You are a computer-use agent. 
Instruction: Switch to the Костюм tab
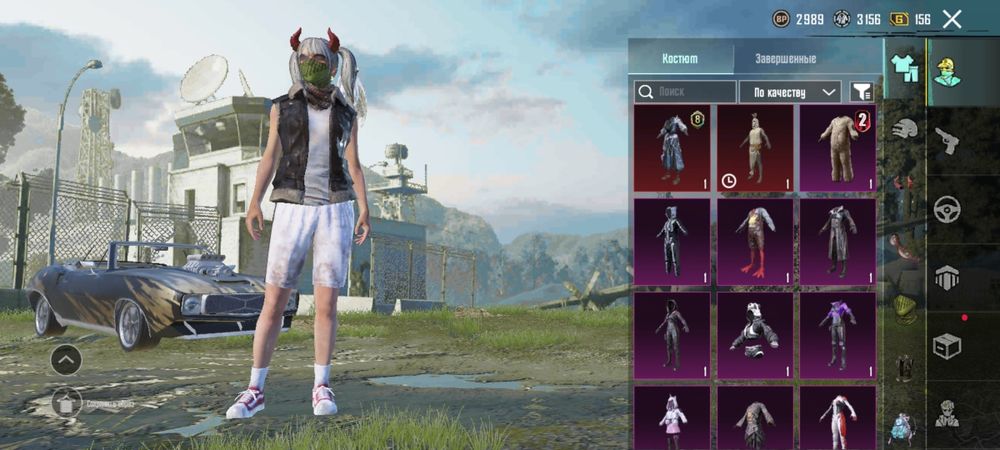pos(680,59)
